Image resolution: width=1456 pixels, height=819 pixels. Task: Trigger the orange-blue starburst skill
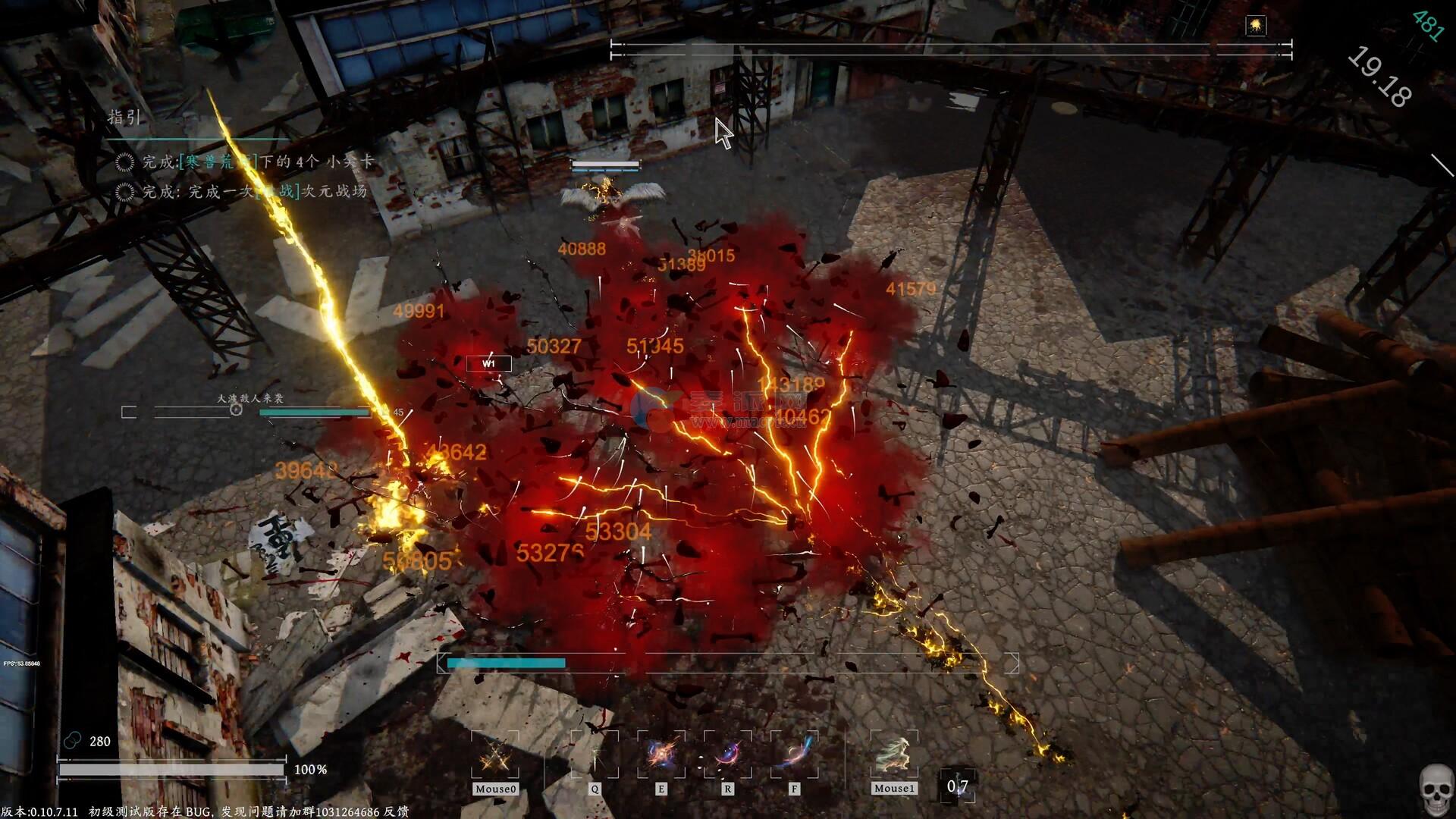point(661,755)
